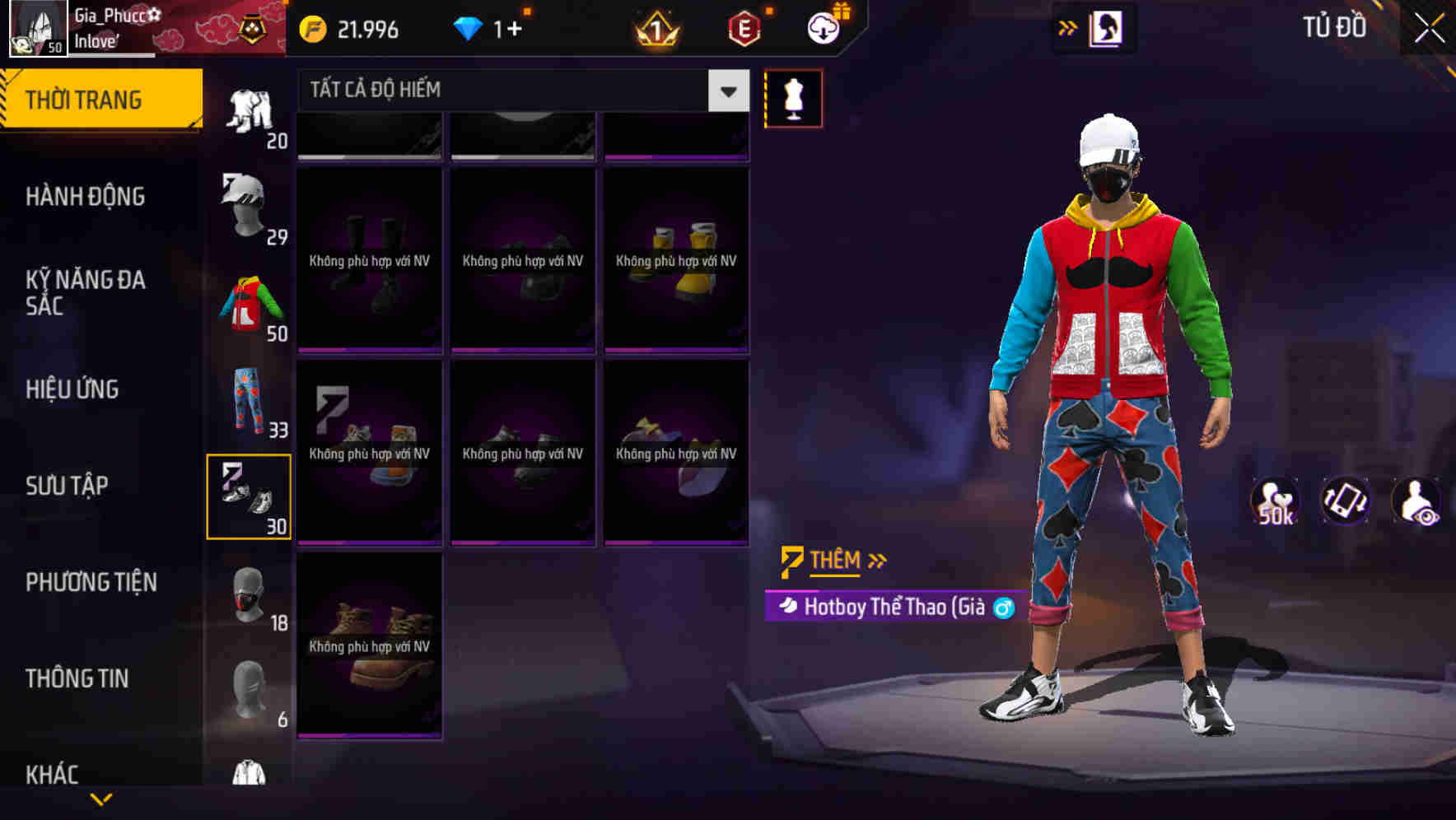This screenshot has width=1456, height=820.
Task: Click the mannequin preview icon
Action: click(793, 98)
